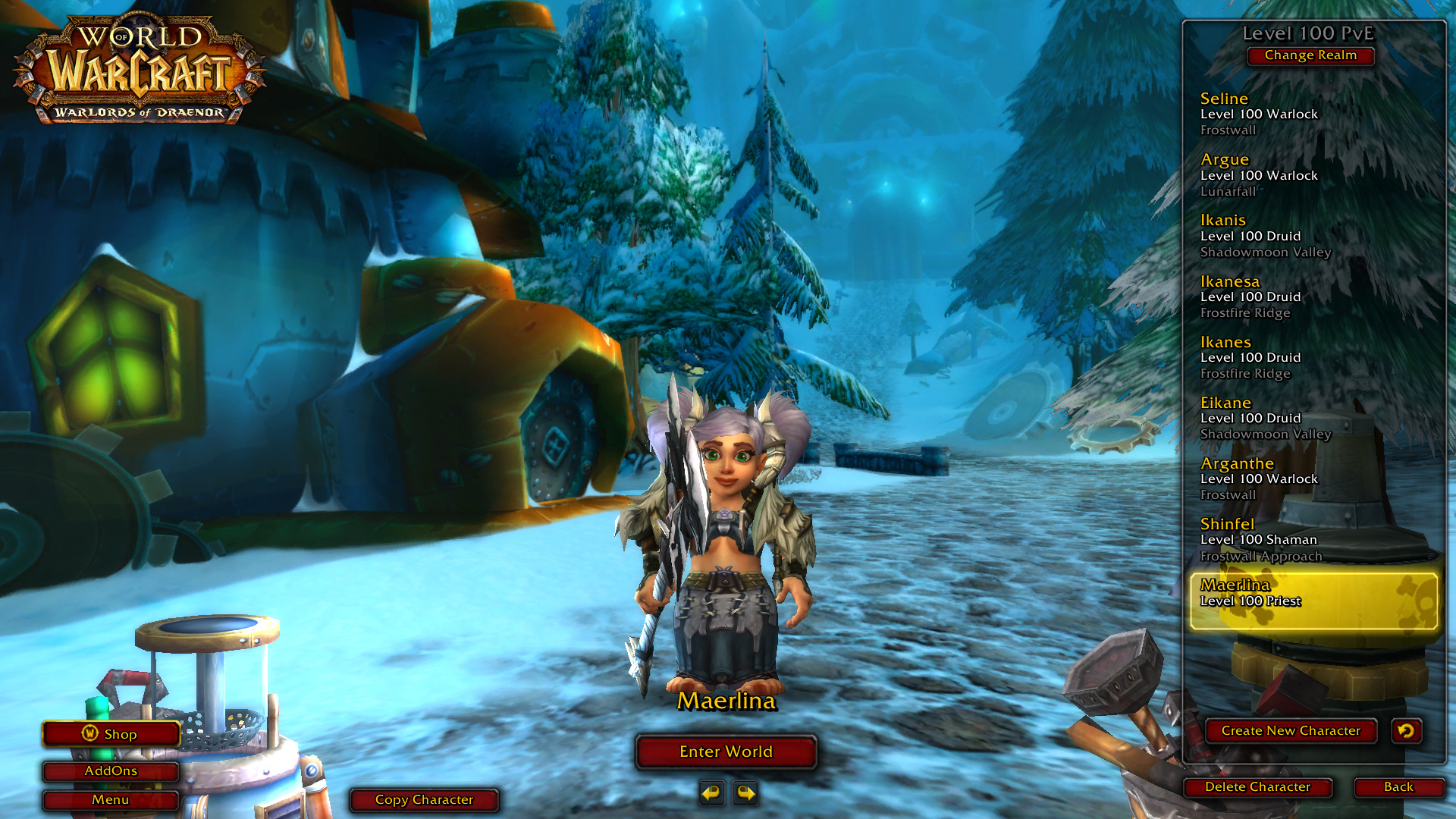Open the game Menu
This screenshot has height=819, width=1456.
[111, 800]
